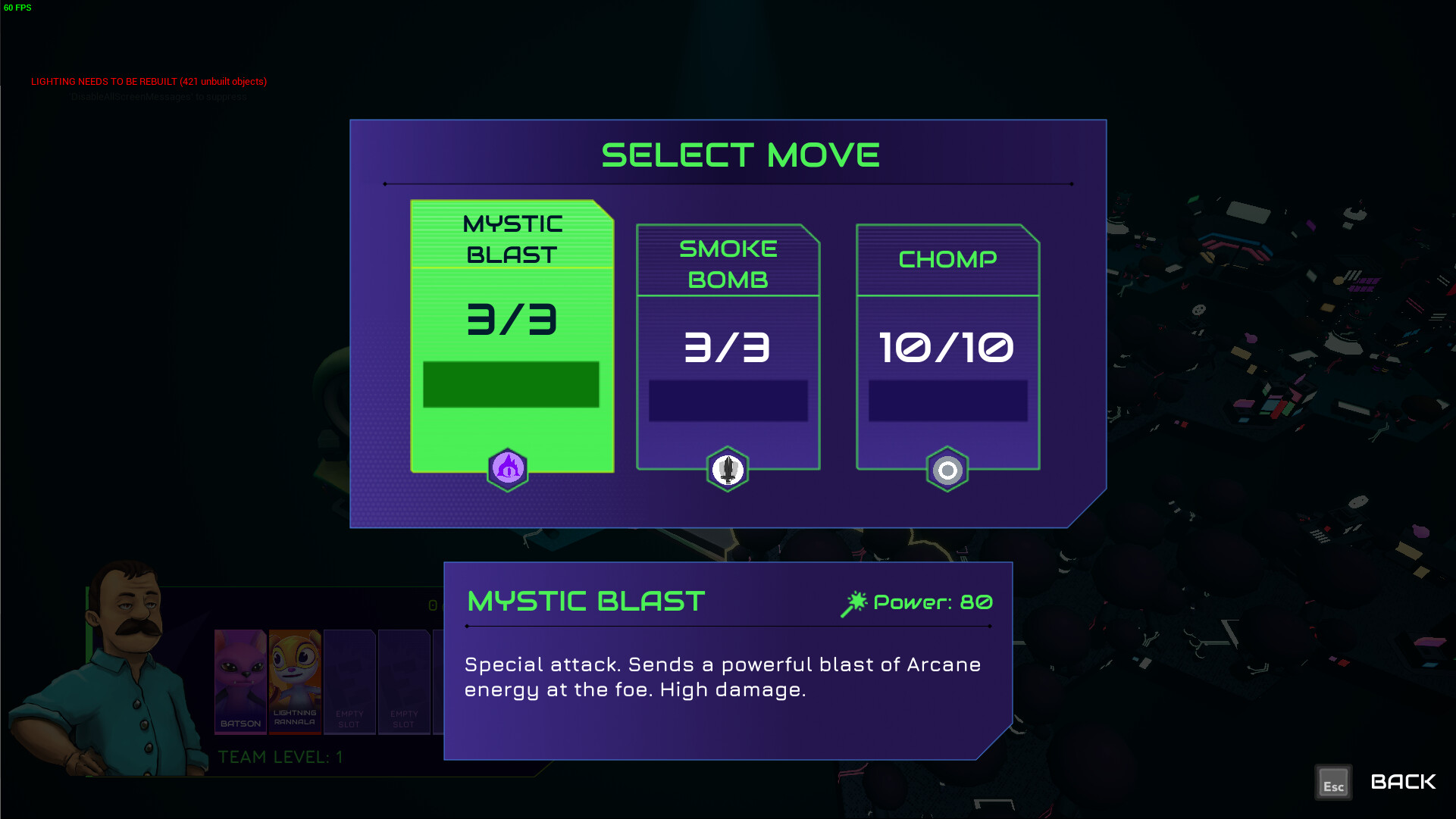Click the Esc key icon next to Back
This screenshot has width=1456, height=819.
click(x=1333, y=782)
